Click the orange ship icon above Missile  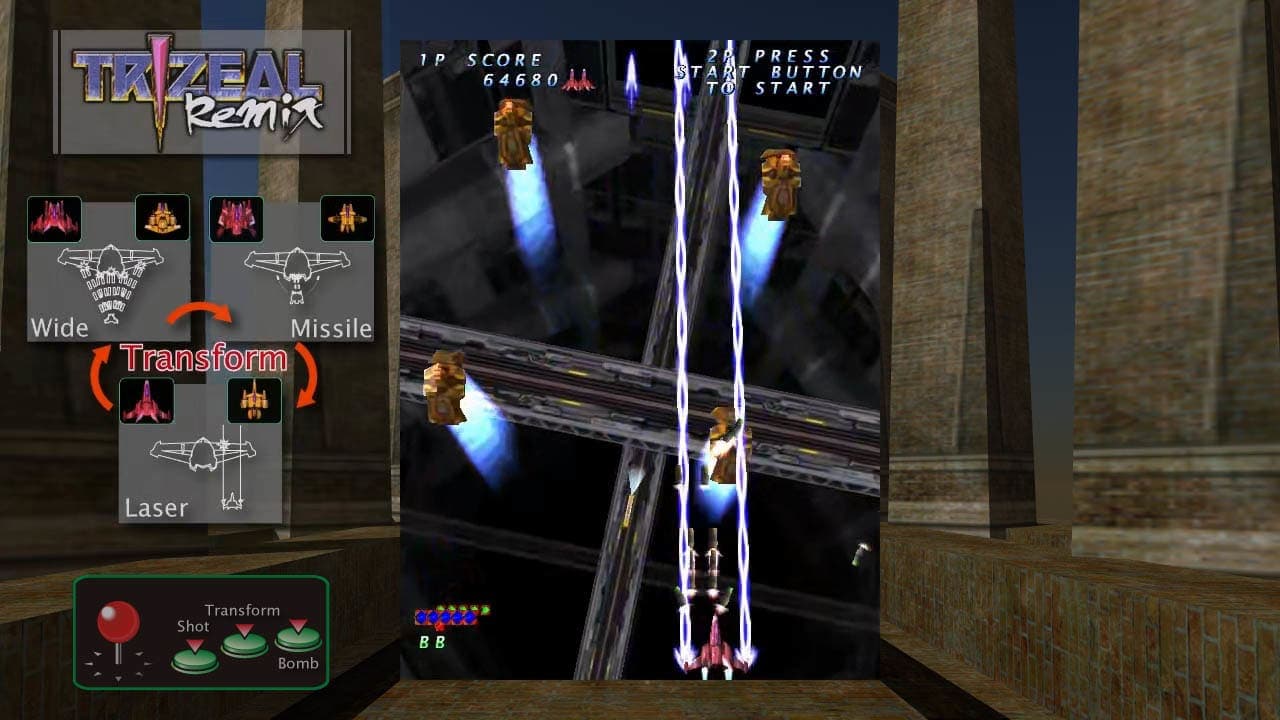(348, 218)
